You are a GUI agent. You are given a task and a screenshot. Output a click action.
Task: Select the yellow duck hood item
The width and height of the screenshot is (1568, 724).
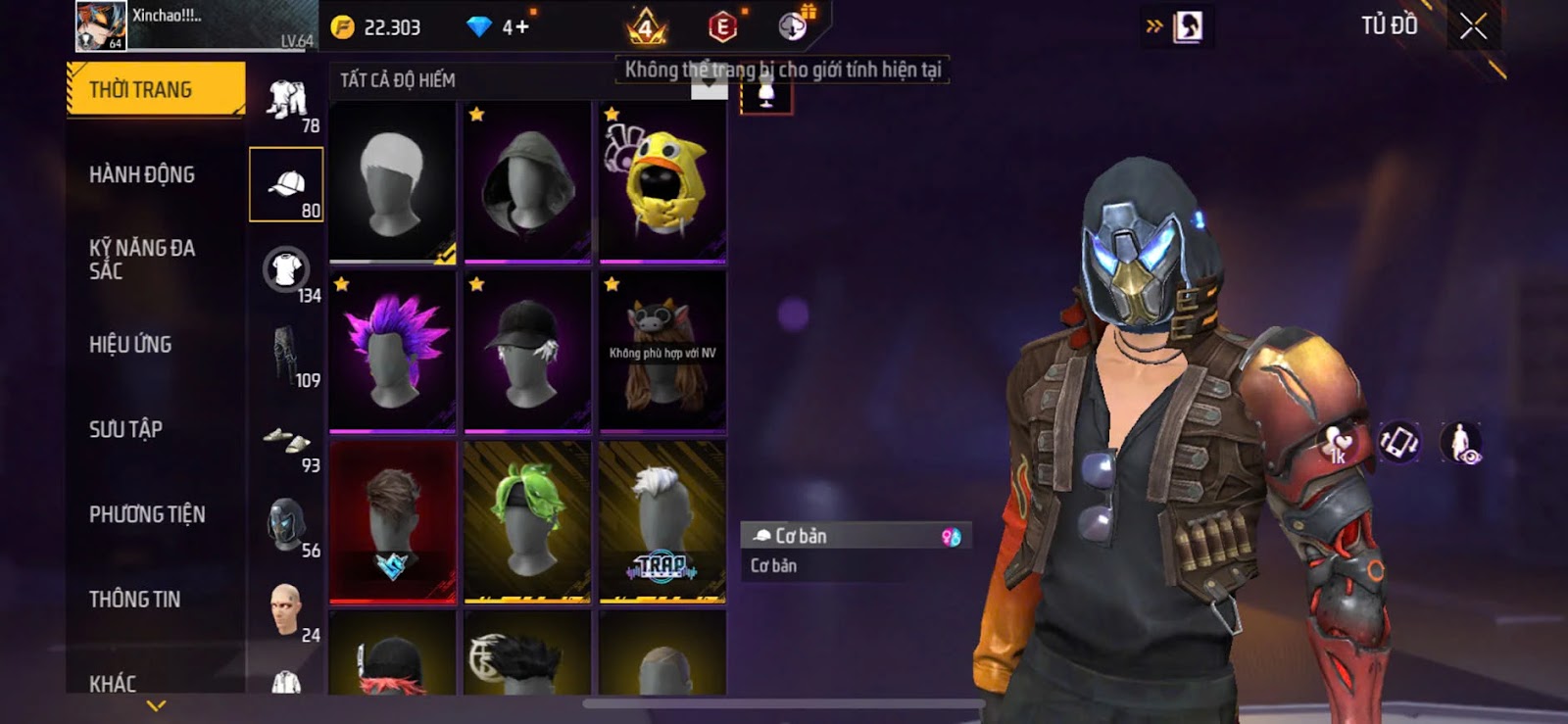point(662,181)
